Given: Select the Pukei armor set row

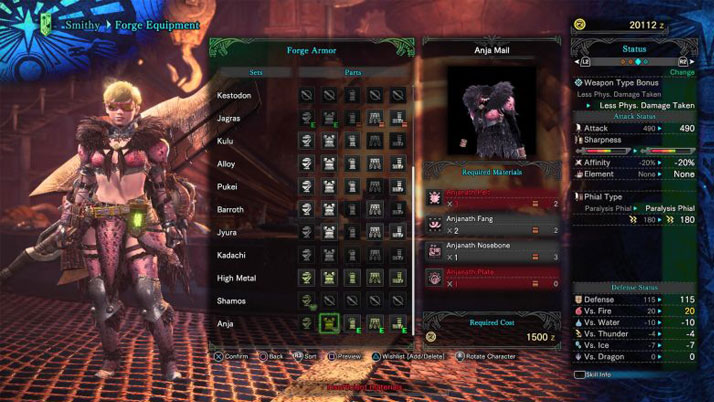Looking at the screenshot, I should click(227, 187).
